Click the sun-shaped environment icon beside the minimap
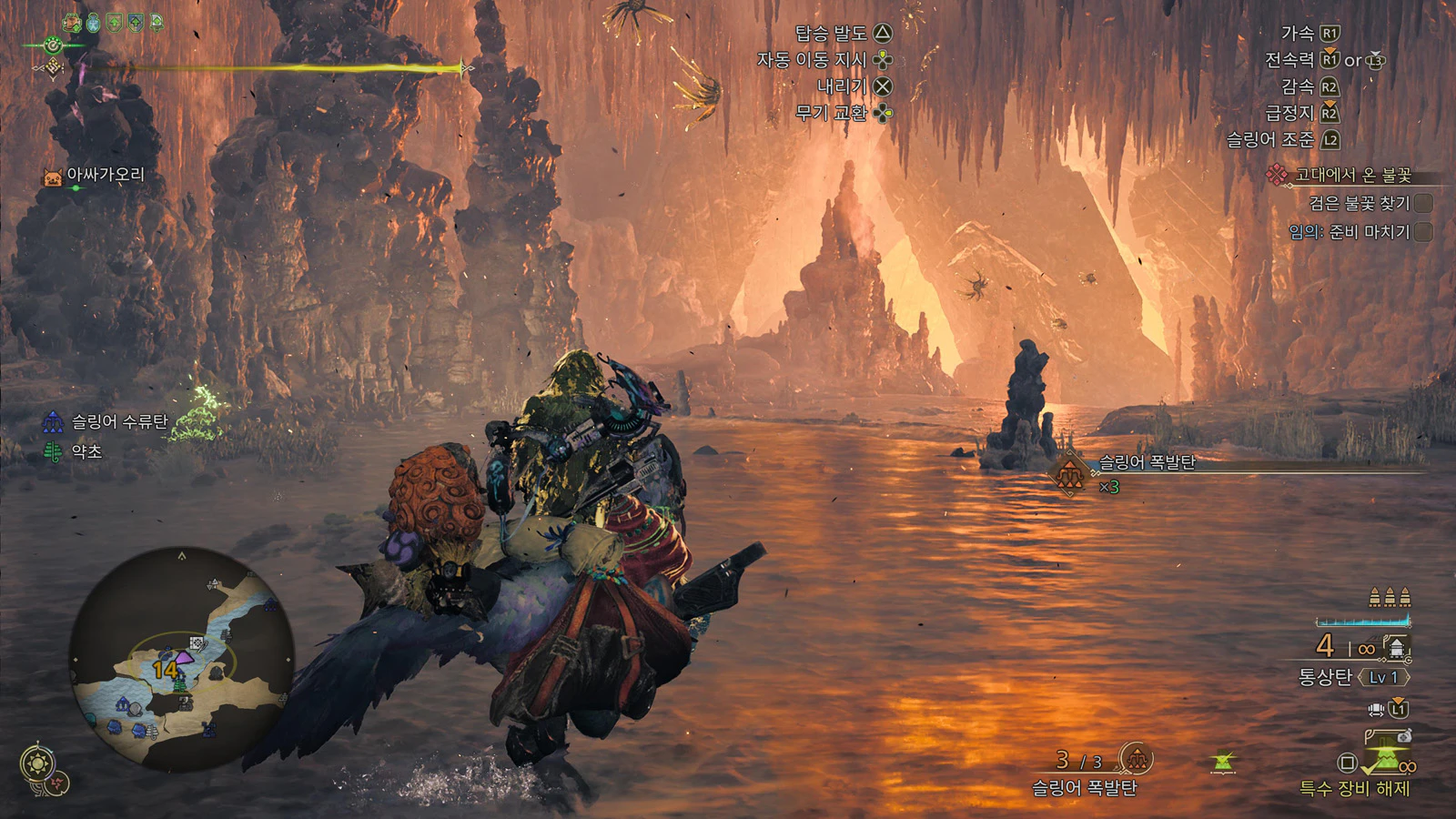This screenshot has height=819, width=1456. pos(37,763)
